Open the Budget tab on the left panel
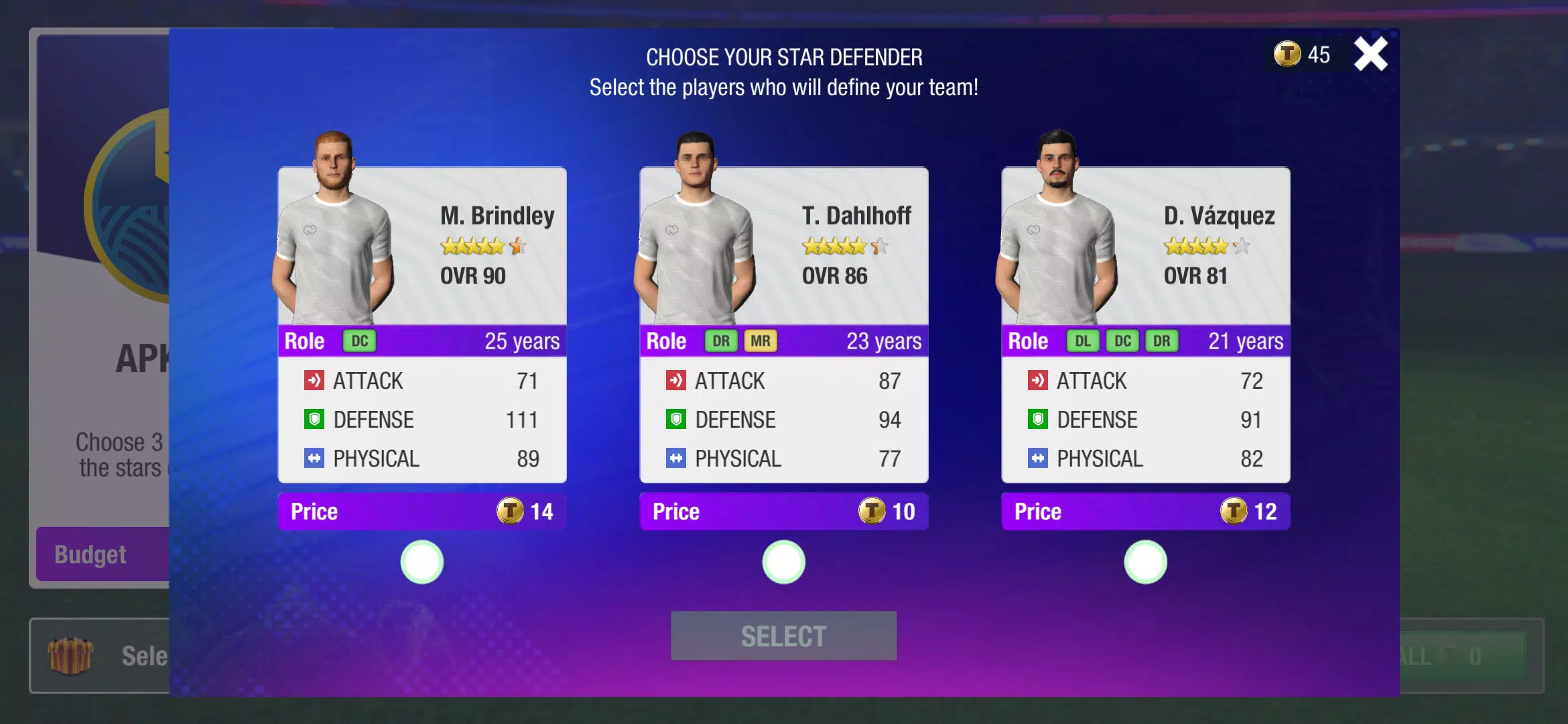 pyautogui.click(x=90, y=554)
